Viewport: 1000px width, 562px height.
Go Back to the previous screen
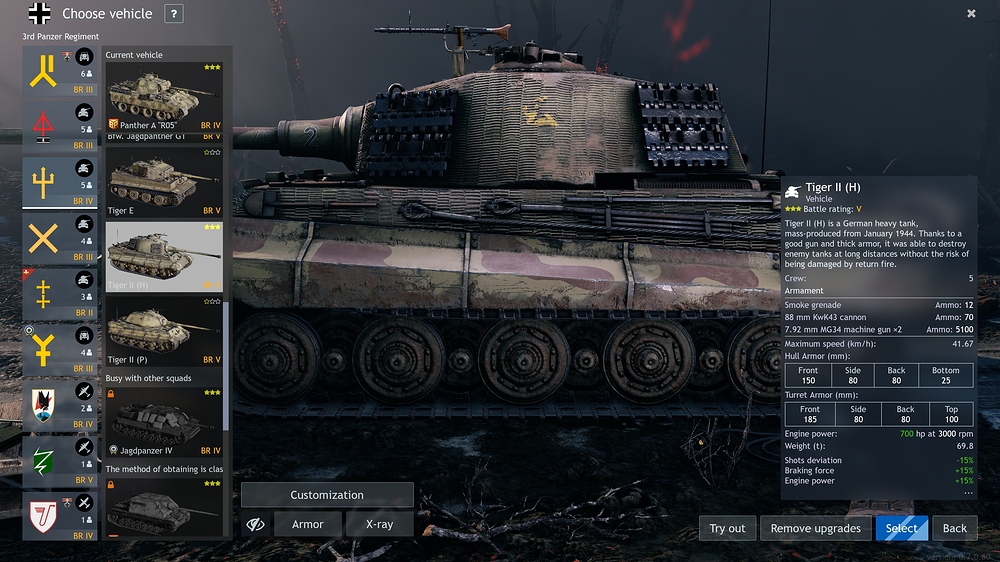pos(955,528)
